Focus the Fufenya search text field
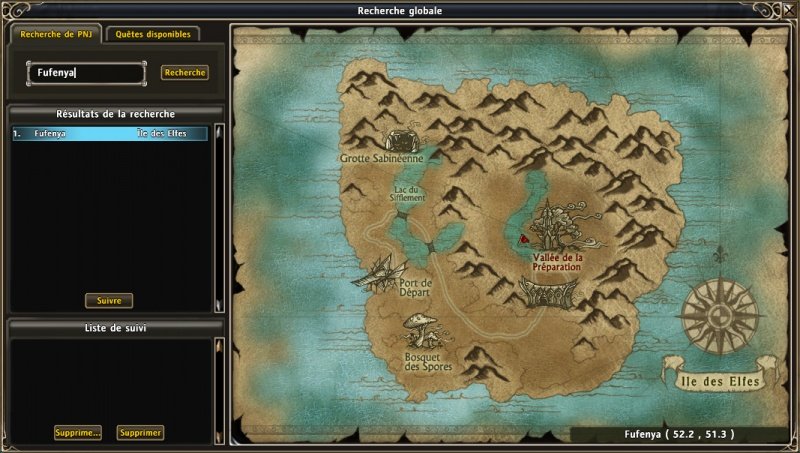Screen dimensions: 800x453 point(87,73)
